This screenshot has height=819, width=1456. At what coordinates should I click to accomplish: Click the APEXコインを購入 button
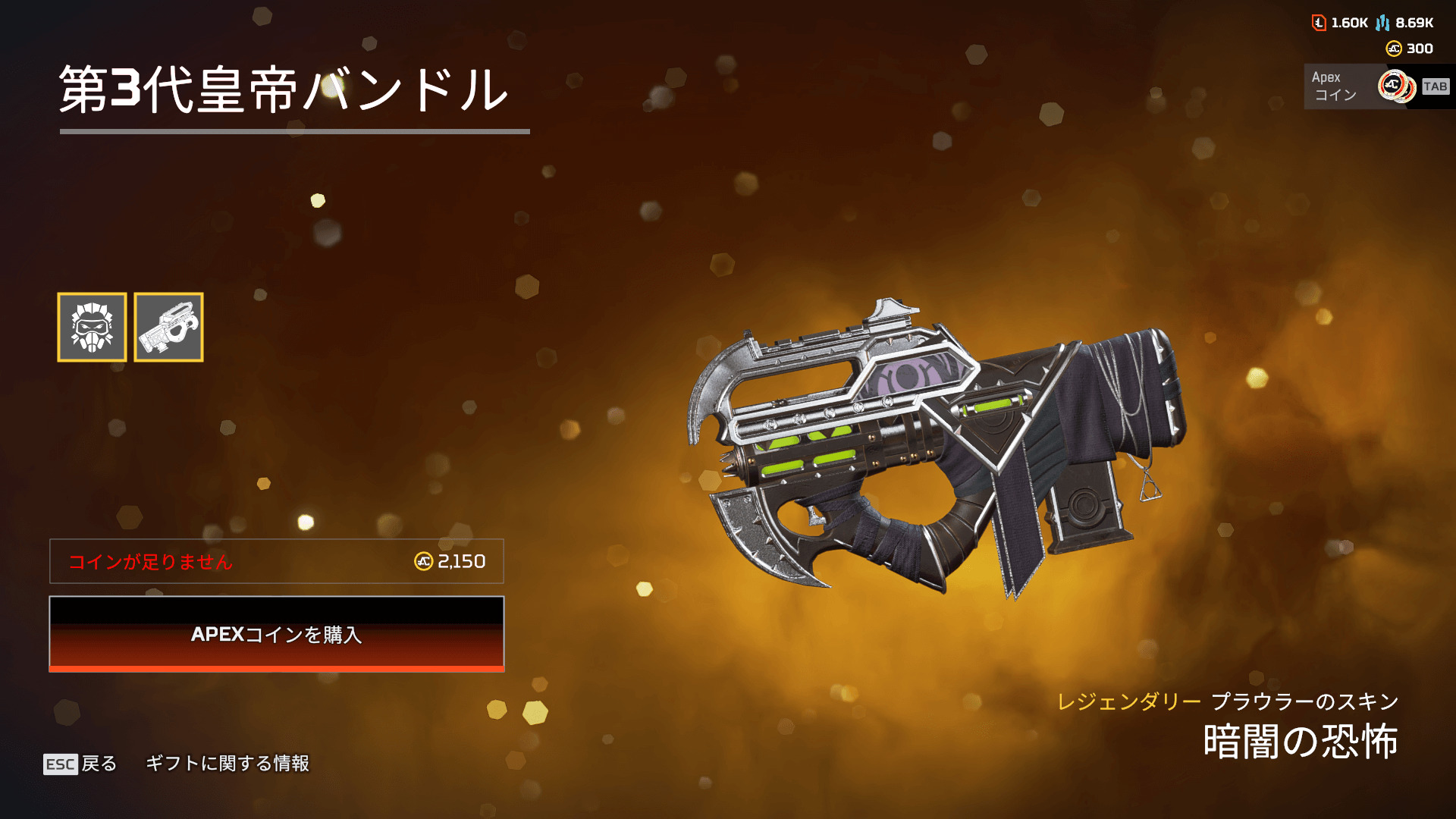[276, 634]
